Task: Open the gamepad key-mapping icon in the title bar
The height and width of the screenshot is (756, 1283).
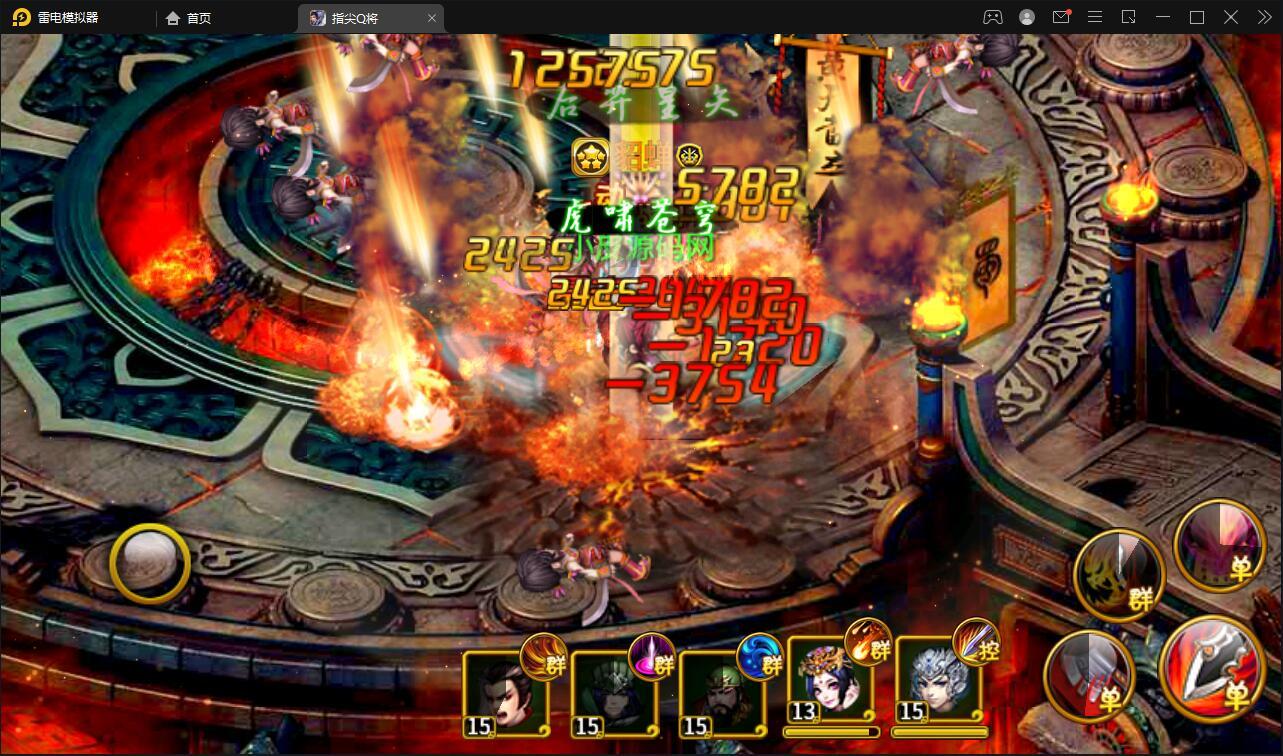Action: pos(992,17)
